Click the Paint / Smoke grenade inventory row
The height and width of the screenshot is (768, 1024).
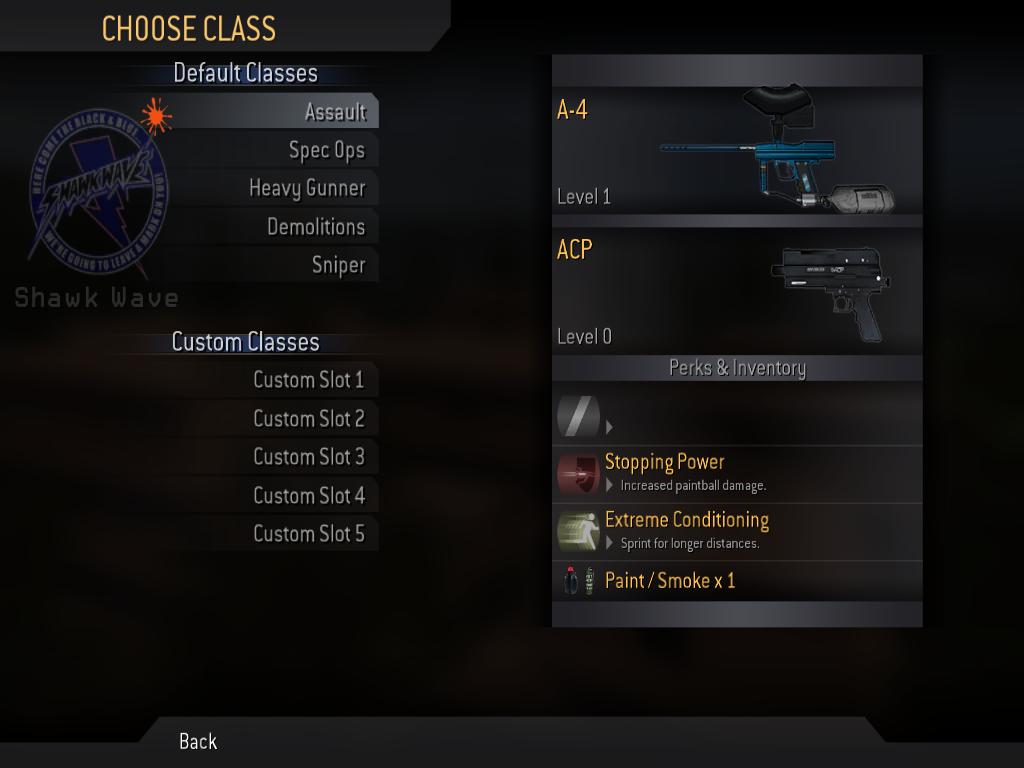(736, 580)
